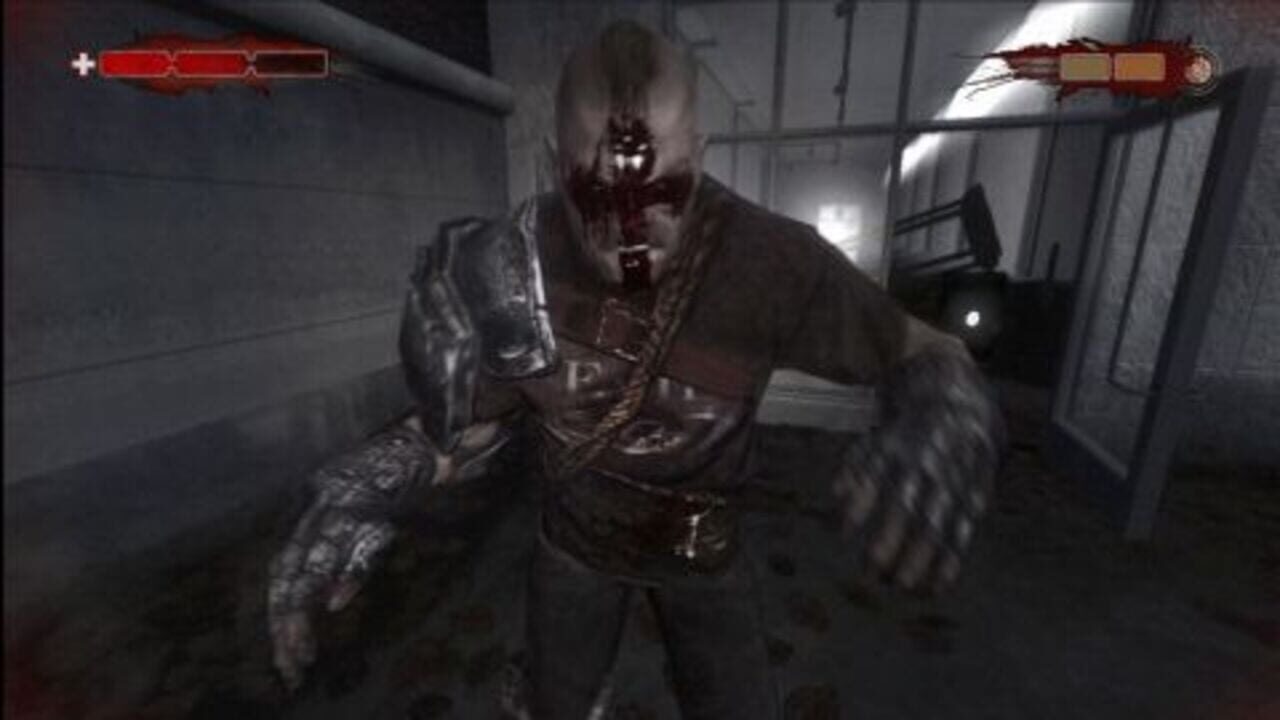Click the segmented health meter bar

click(x=215, y=63)
